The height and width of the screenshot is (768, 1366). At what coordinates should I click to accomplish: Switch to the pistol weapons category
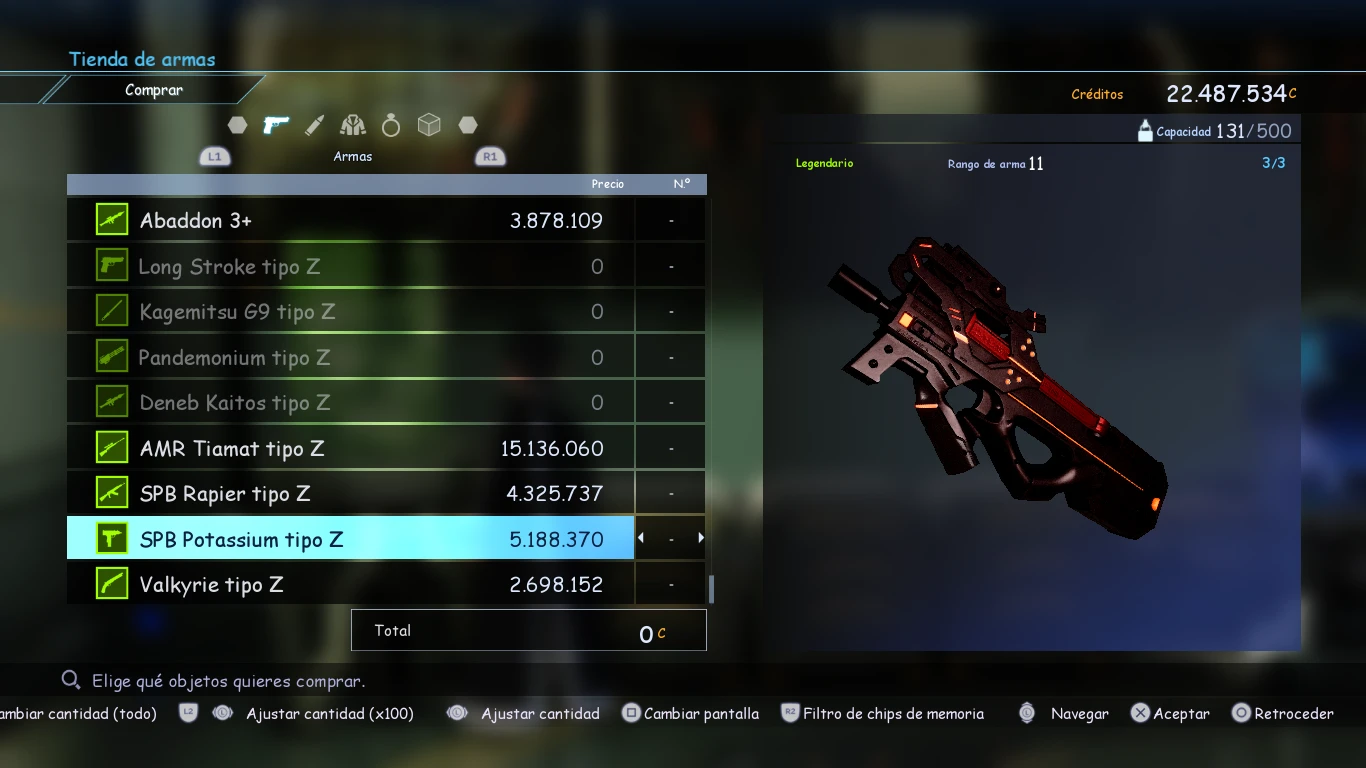(276, 125)
